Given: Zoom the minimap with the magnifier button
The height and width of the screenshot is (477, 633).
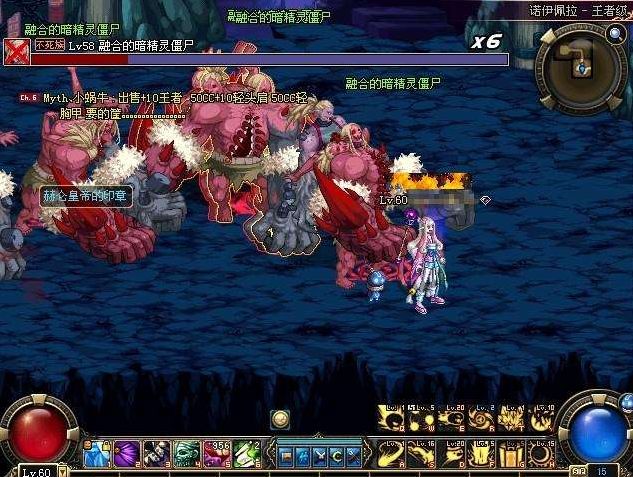Looking at the screenshot, I should (x=614, y=35).
